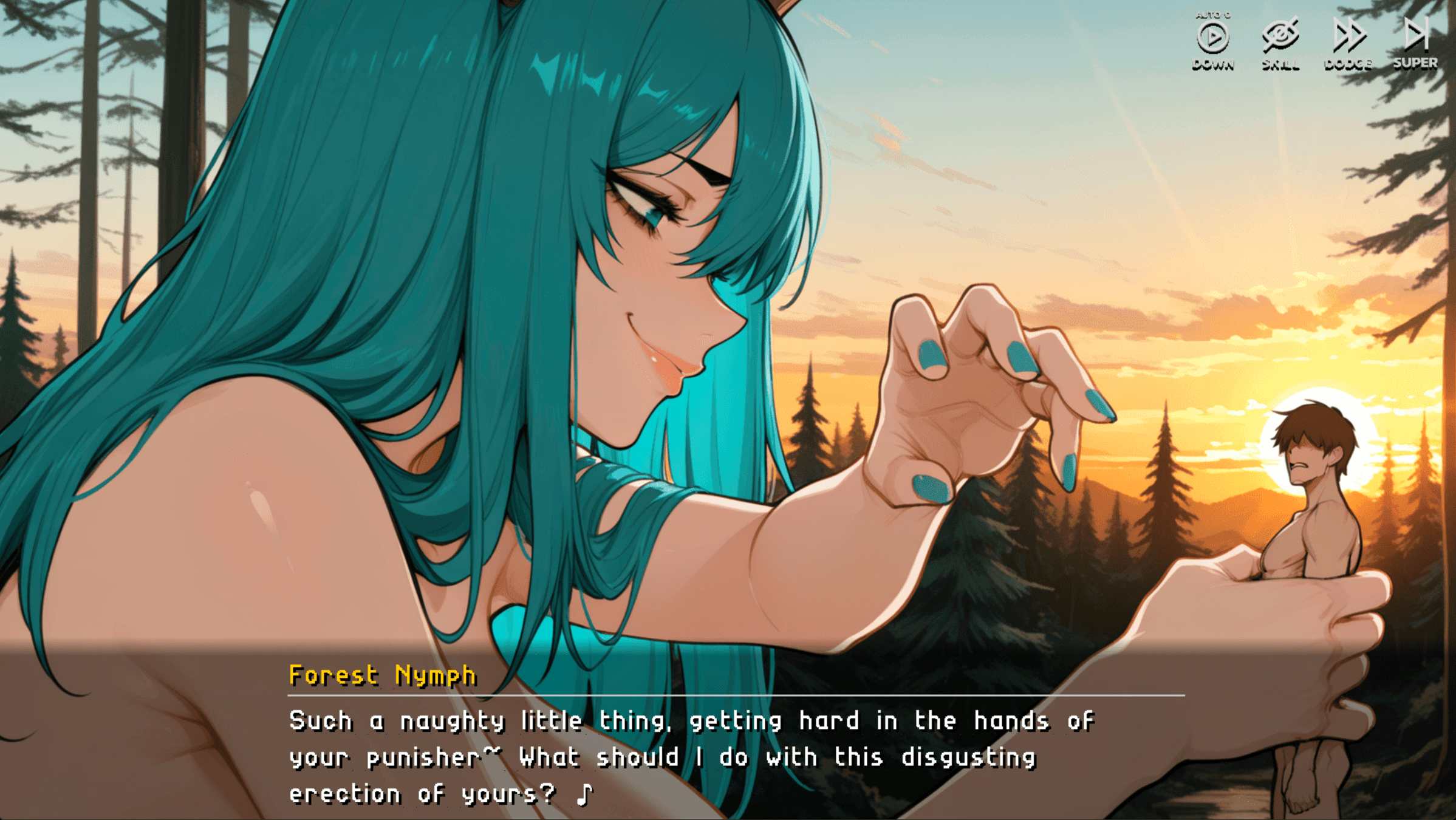Skip the scene with the SUPER skip-to-end icon
Screen dimensions: 1456x820
1415,35
